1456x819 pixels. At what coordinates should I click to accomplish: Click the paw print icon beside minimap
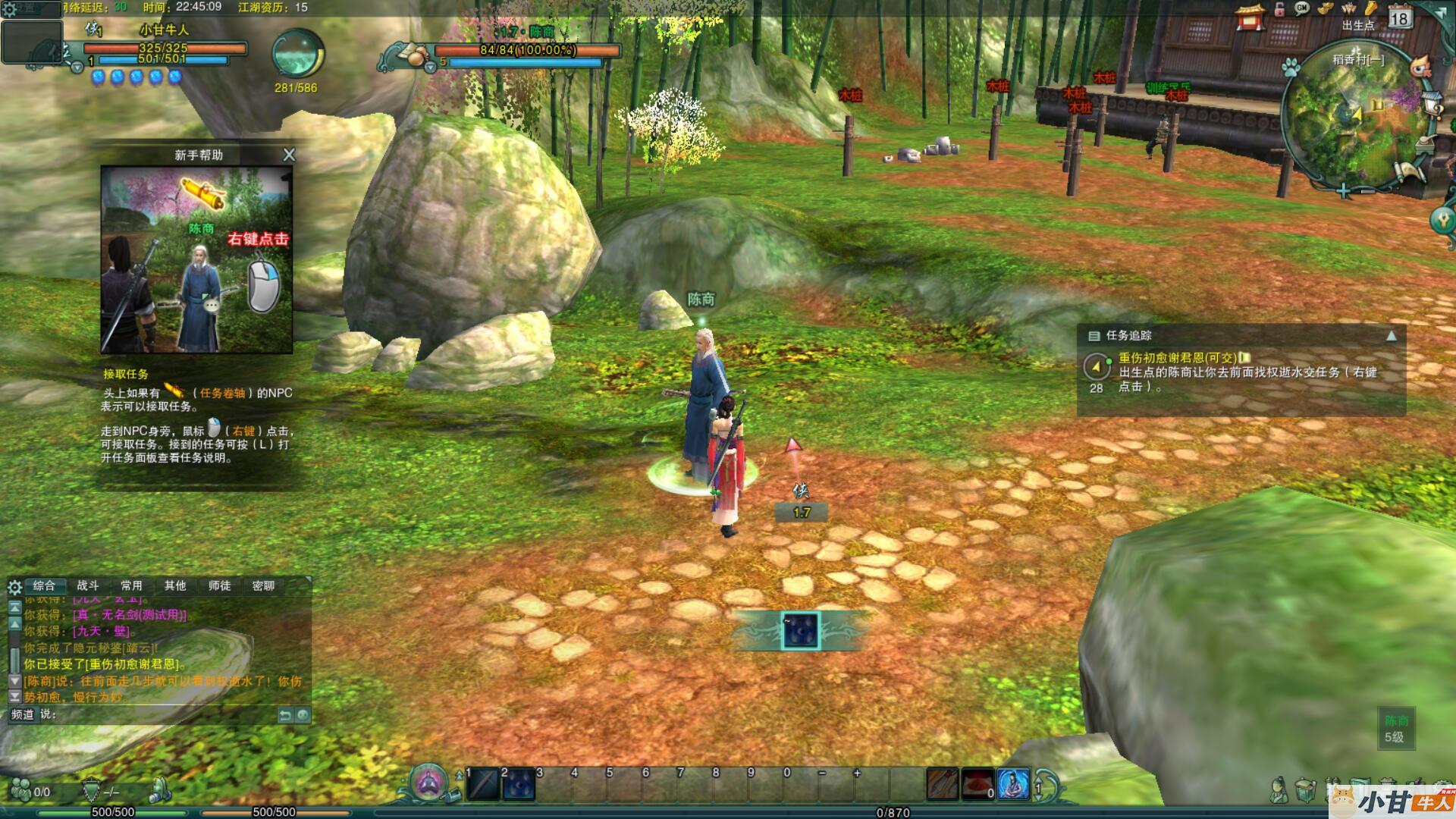pyautogui.click(x=1290, y=67)
